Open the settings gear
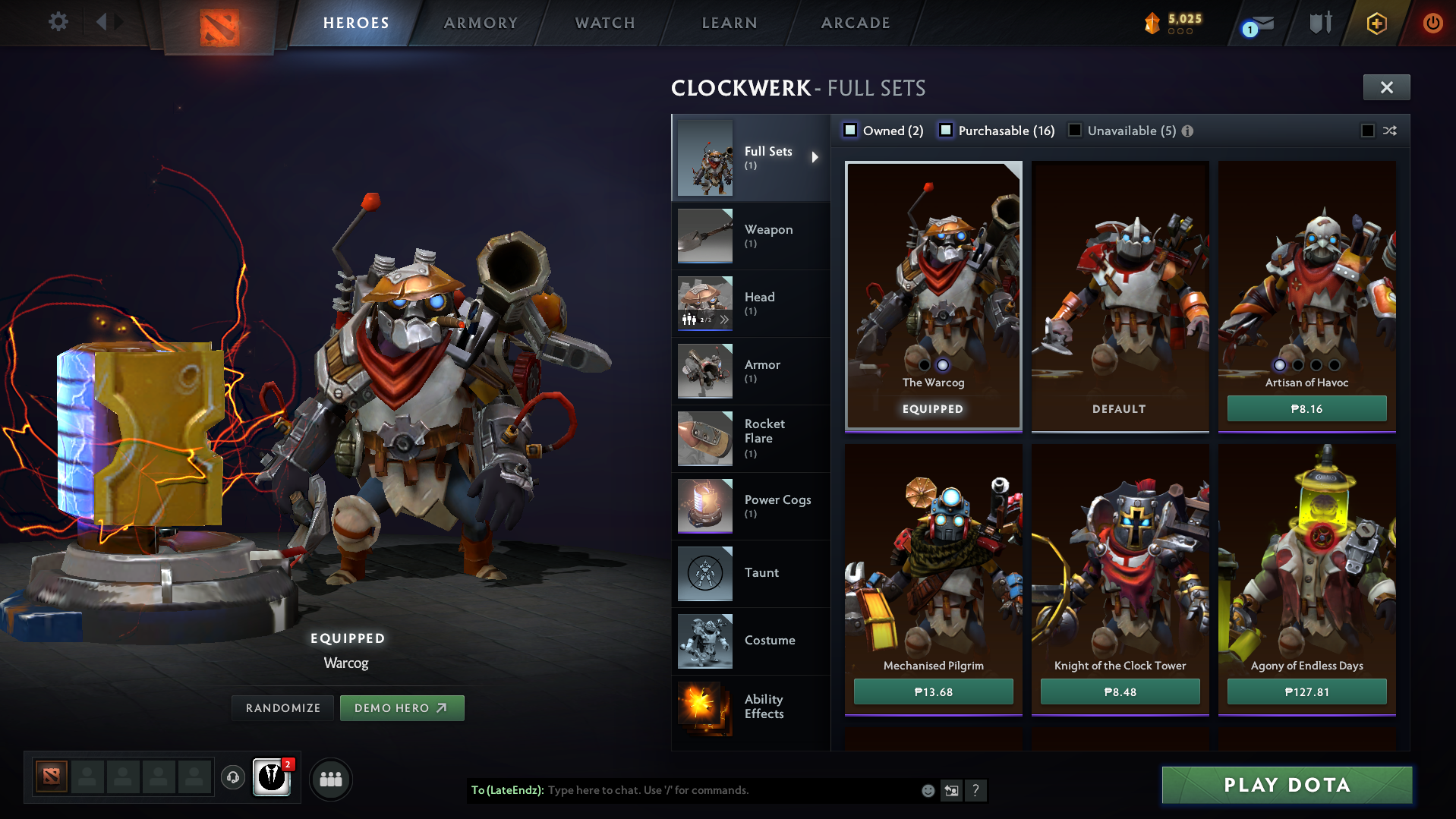This screenshot has width=1456, height=819. click(x=58, y=21)
